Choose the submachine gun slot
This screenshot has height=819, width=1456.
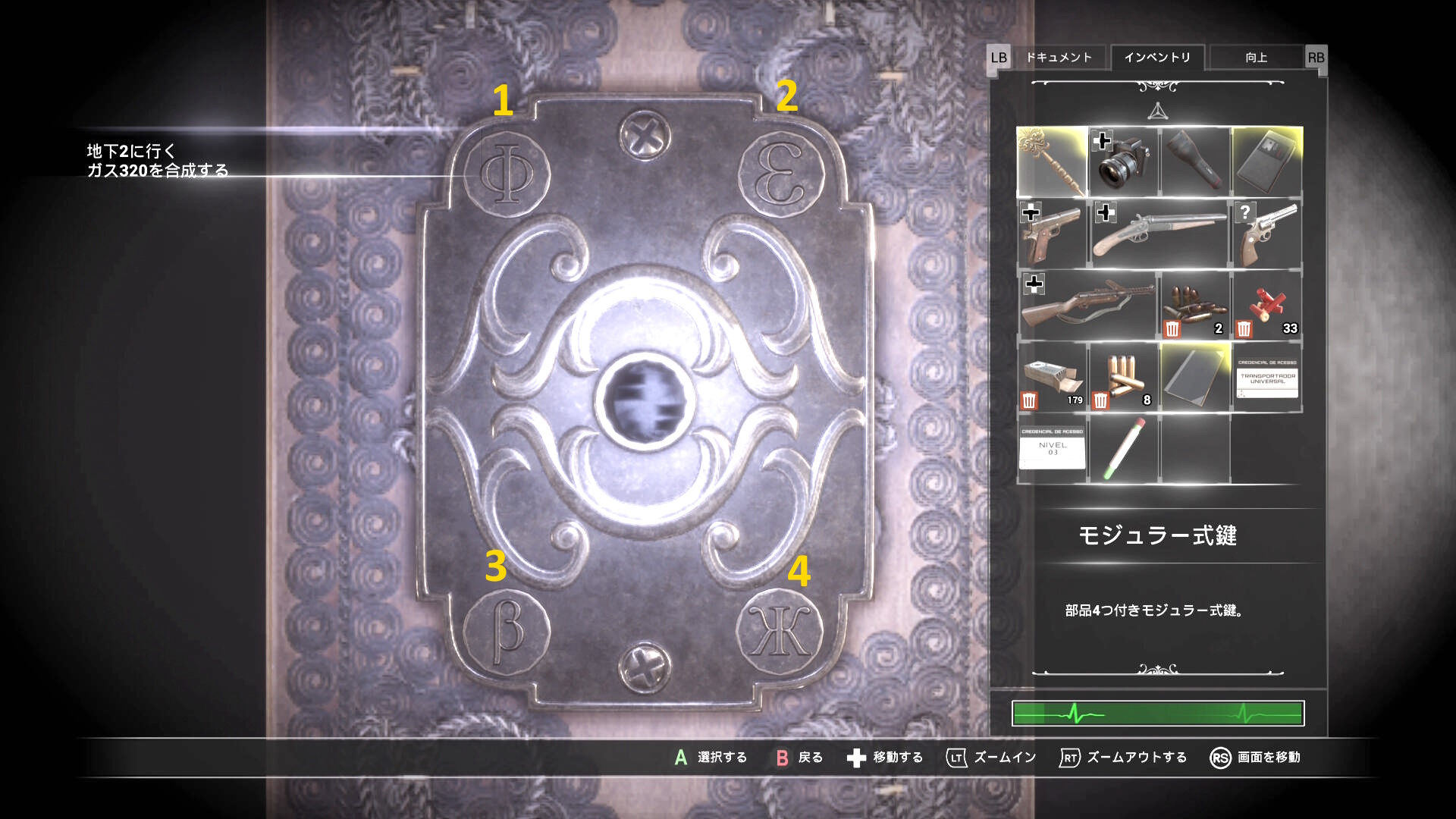(x=1087, y=306)
